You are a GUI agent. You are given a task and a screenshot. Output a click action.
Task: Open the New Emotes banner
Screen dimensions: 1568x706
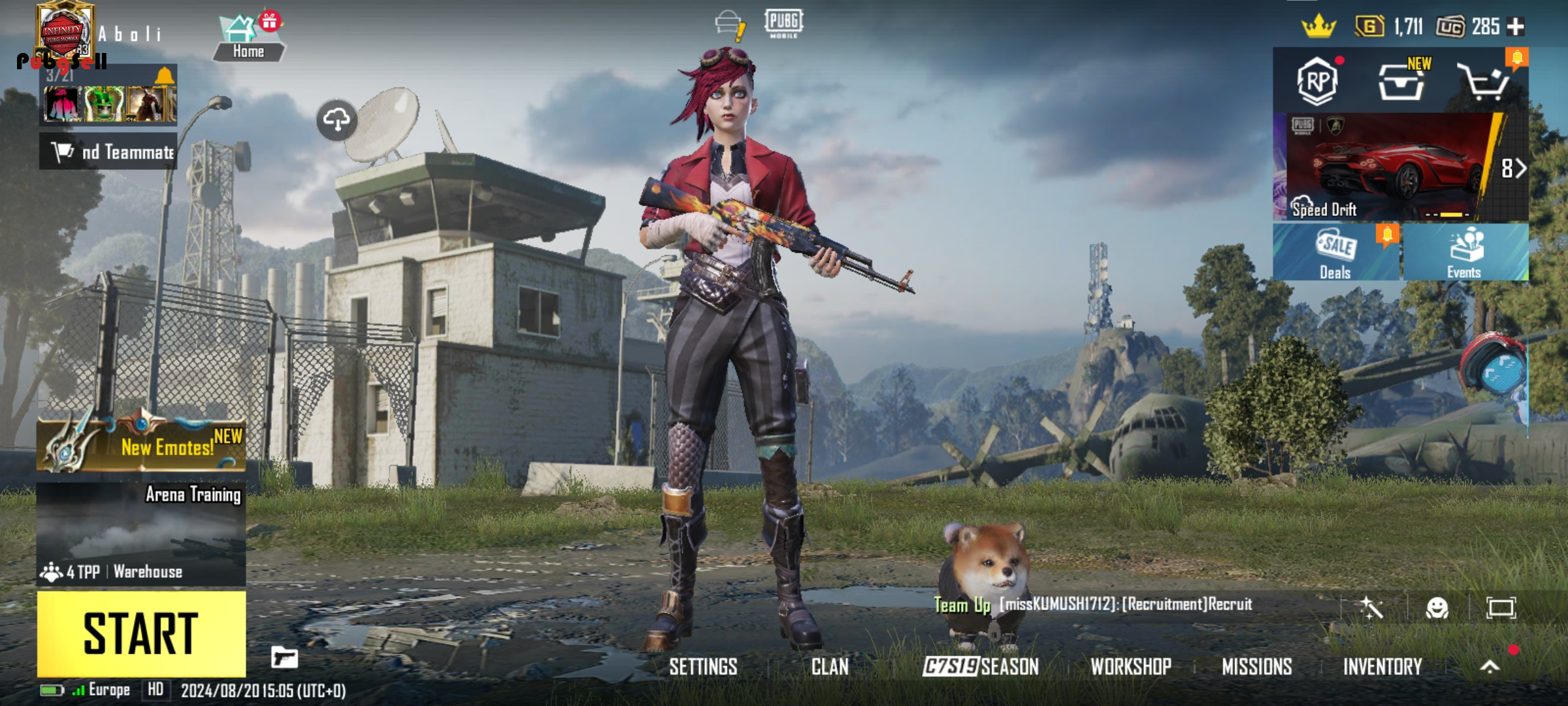coord(141,446)
